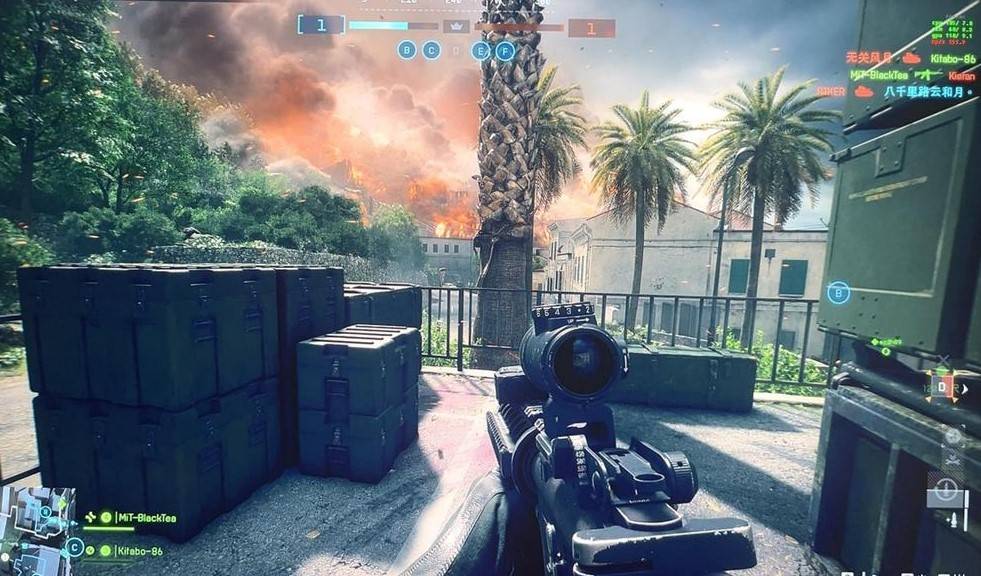Click the crown icon between team scores
The image size is (981, 576).
(x=456, y=26)
